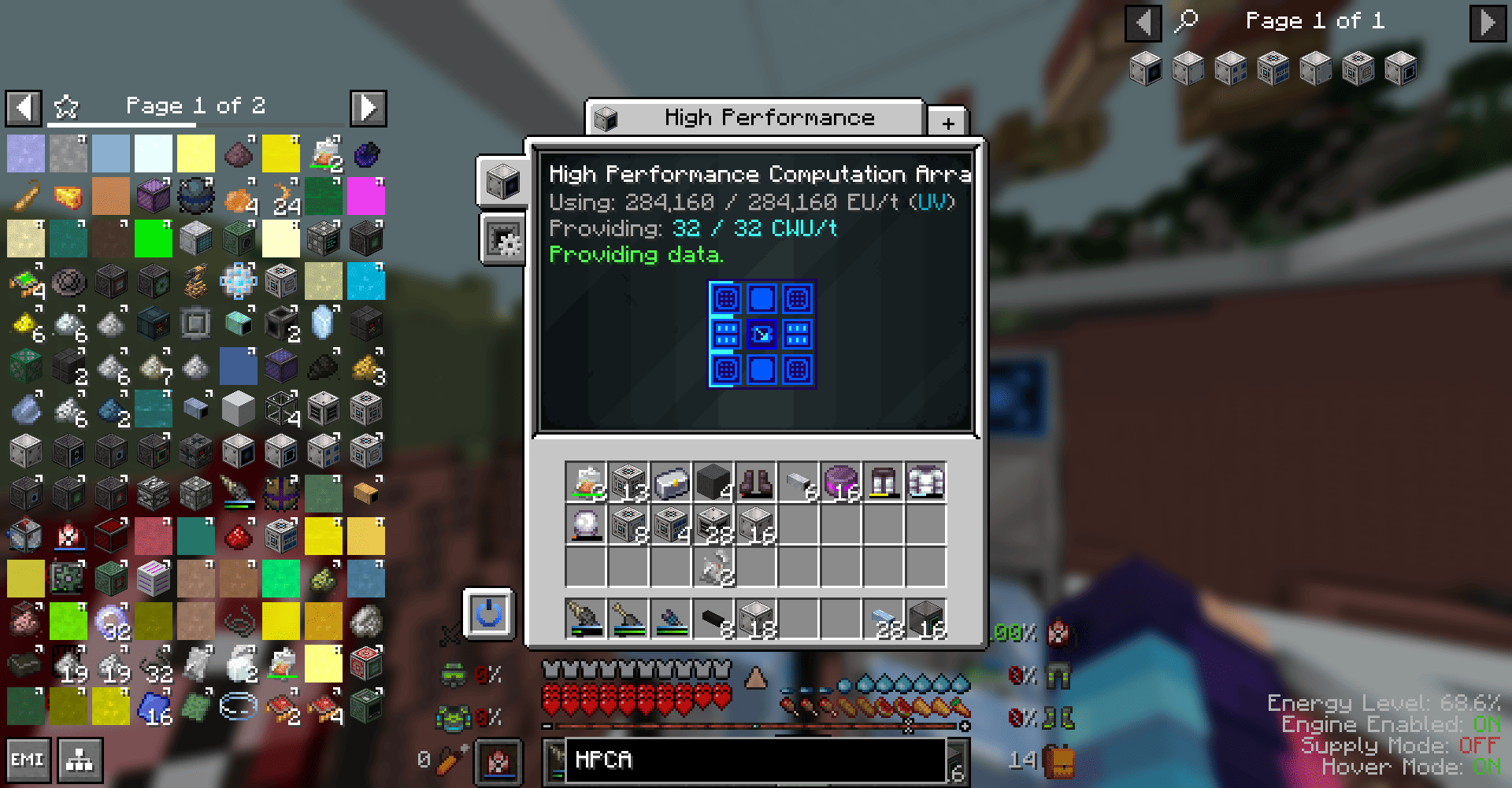Viewport: 1512px width, 788px height.
Task: Click the backpack icon beside the hotbar
Action: point(1059,760)
